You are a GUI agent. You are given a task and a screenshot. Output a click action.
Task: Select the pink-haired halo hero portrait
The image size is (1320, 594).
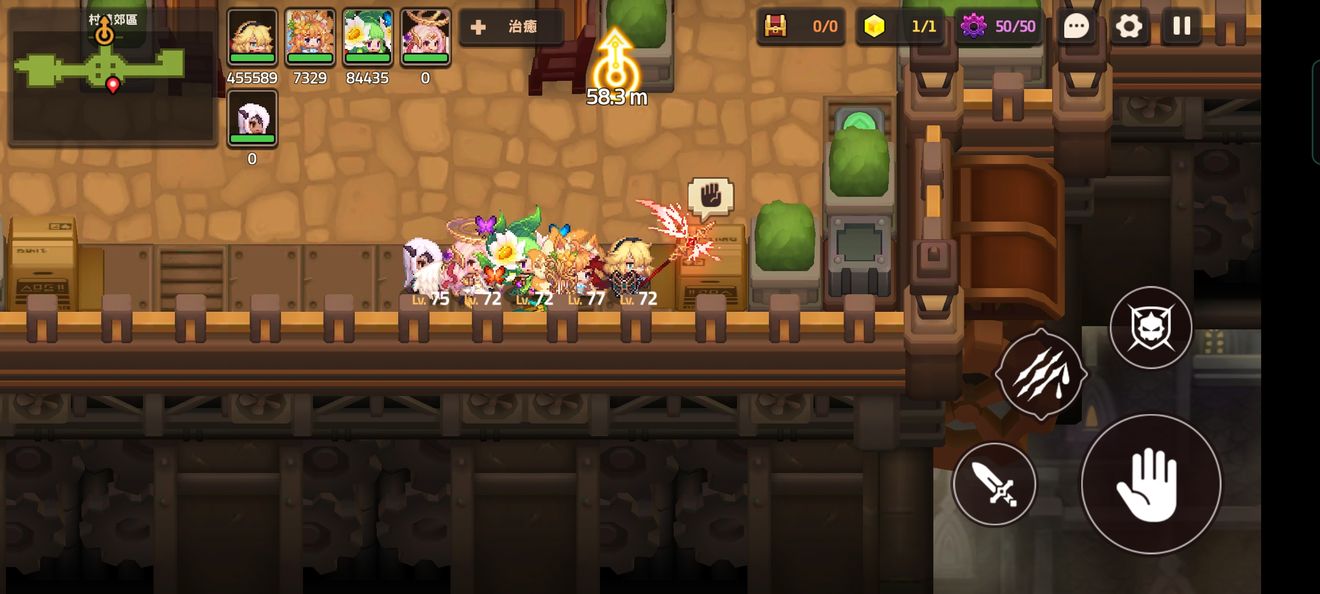click(x=425, y=38)
